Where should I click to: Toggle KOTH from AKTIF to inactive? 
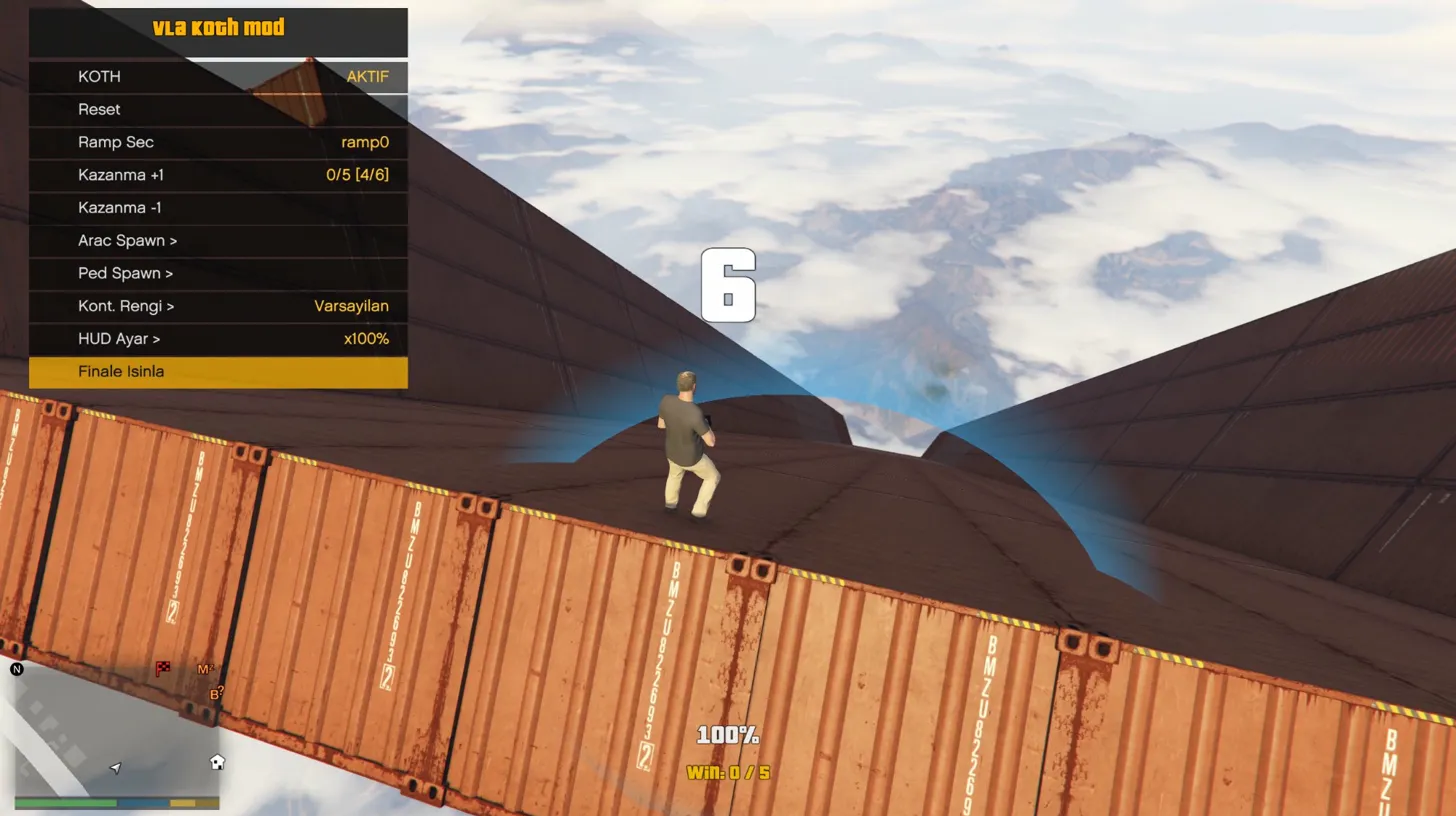pos(218,77)
